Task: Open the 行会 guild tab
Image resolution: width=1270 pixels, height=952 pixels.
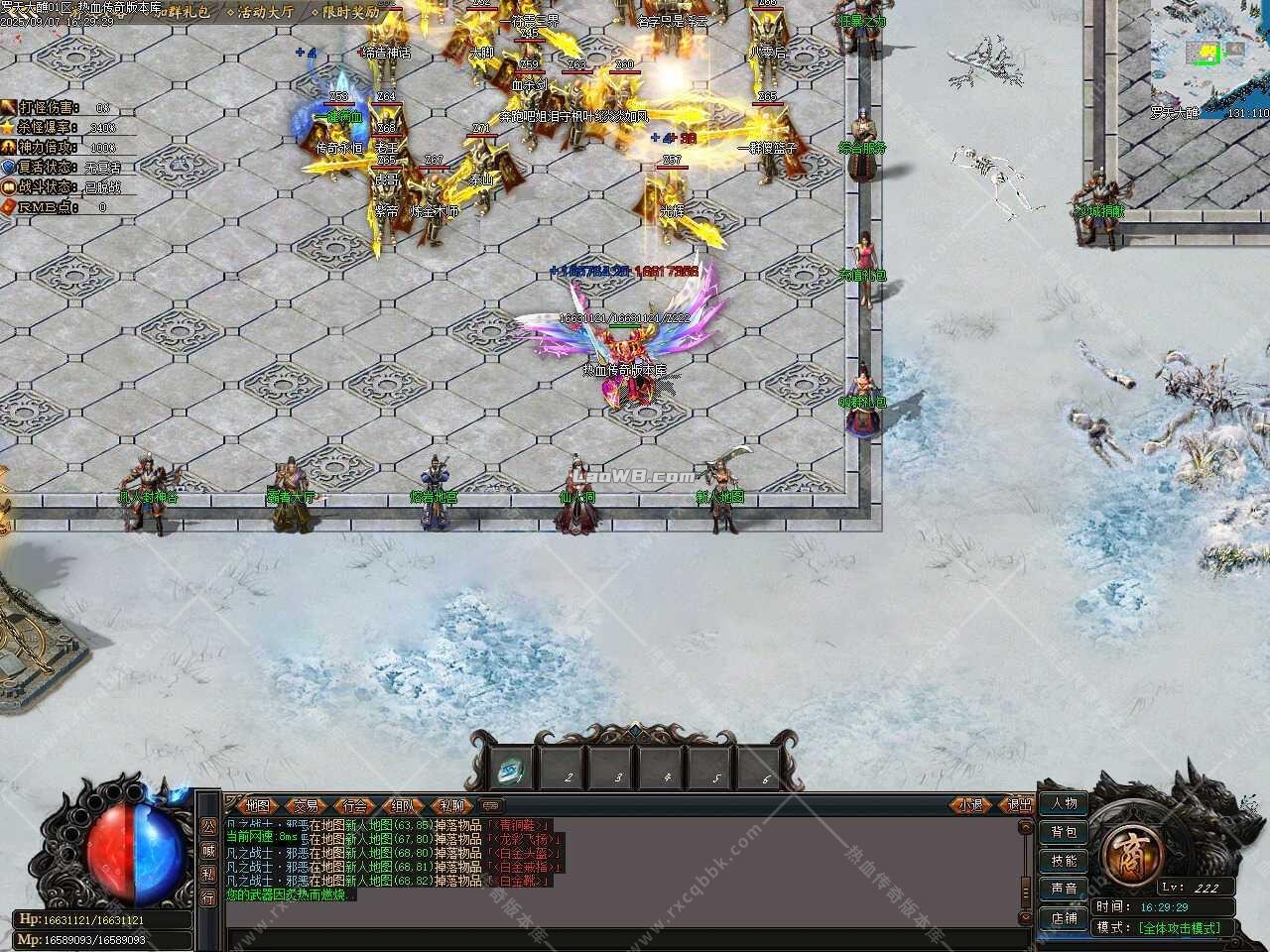Action: pos(354,806)
